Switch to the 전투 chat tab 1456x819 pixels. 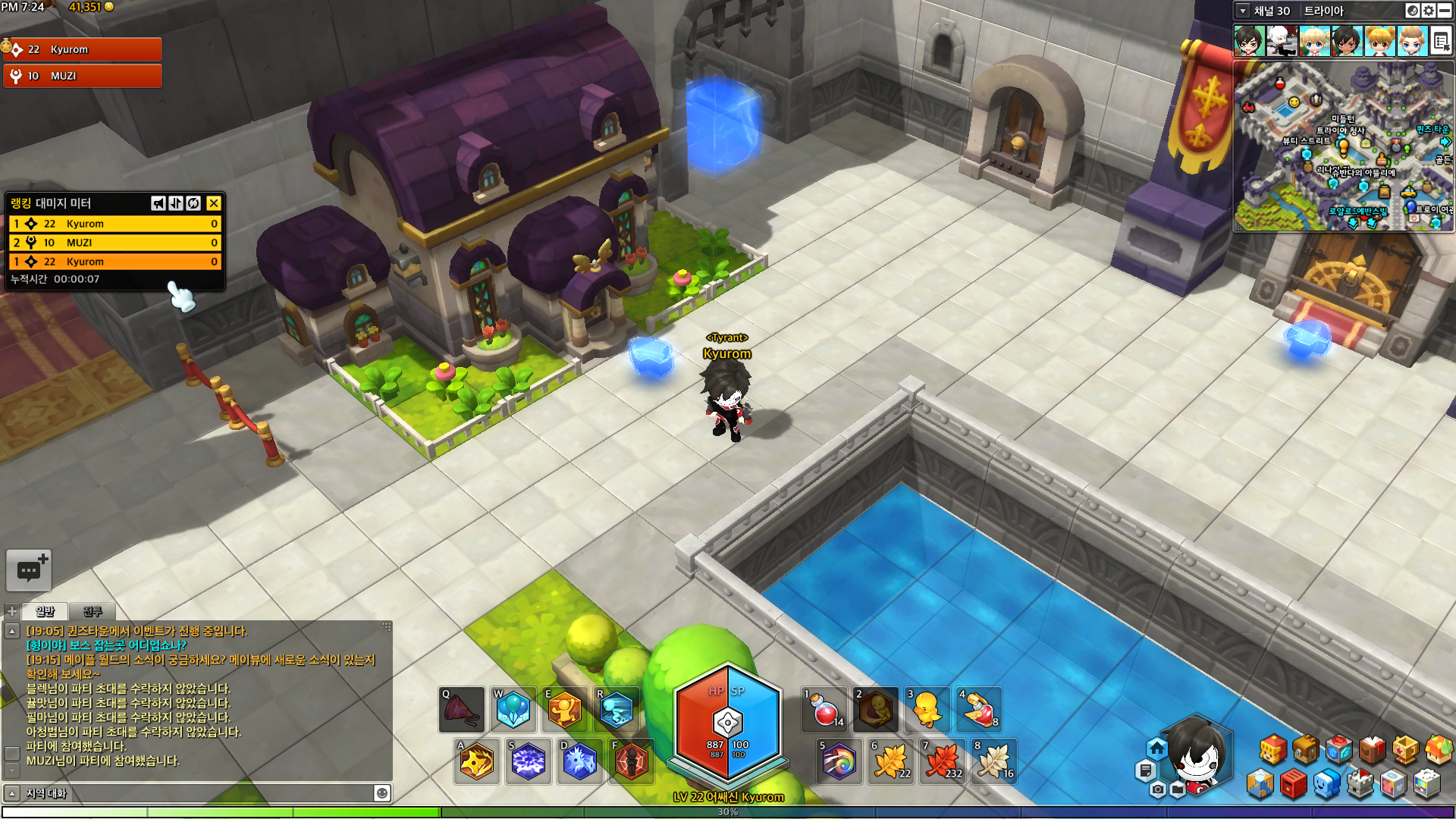[x=92, y=611]
